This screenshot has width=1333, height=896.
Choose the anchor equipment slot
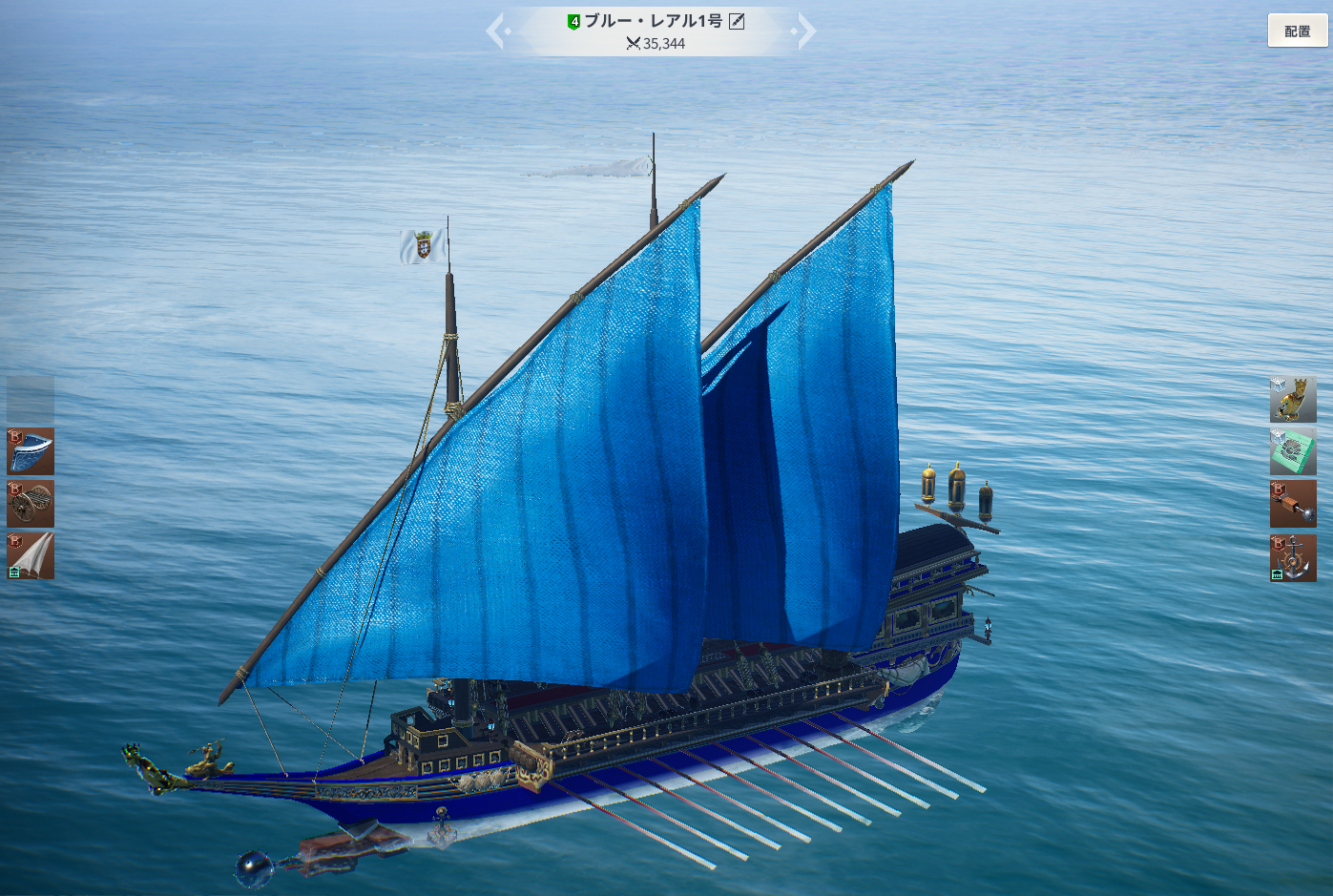coord(1293,557)
